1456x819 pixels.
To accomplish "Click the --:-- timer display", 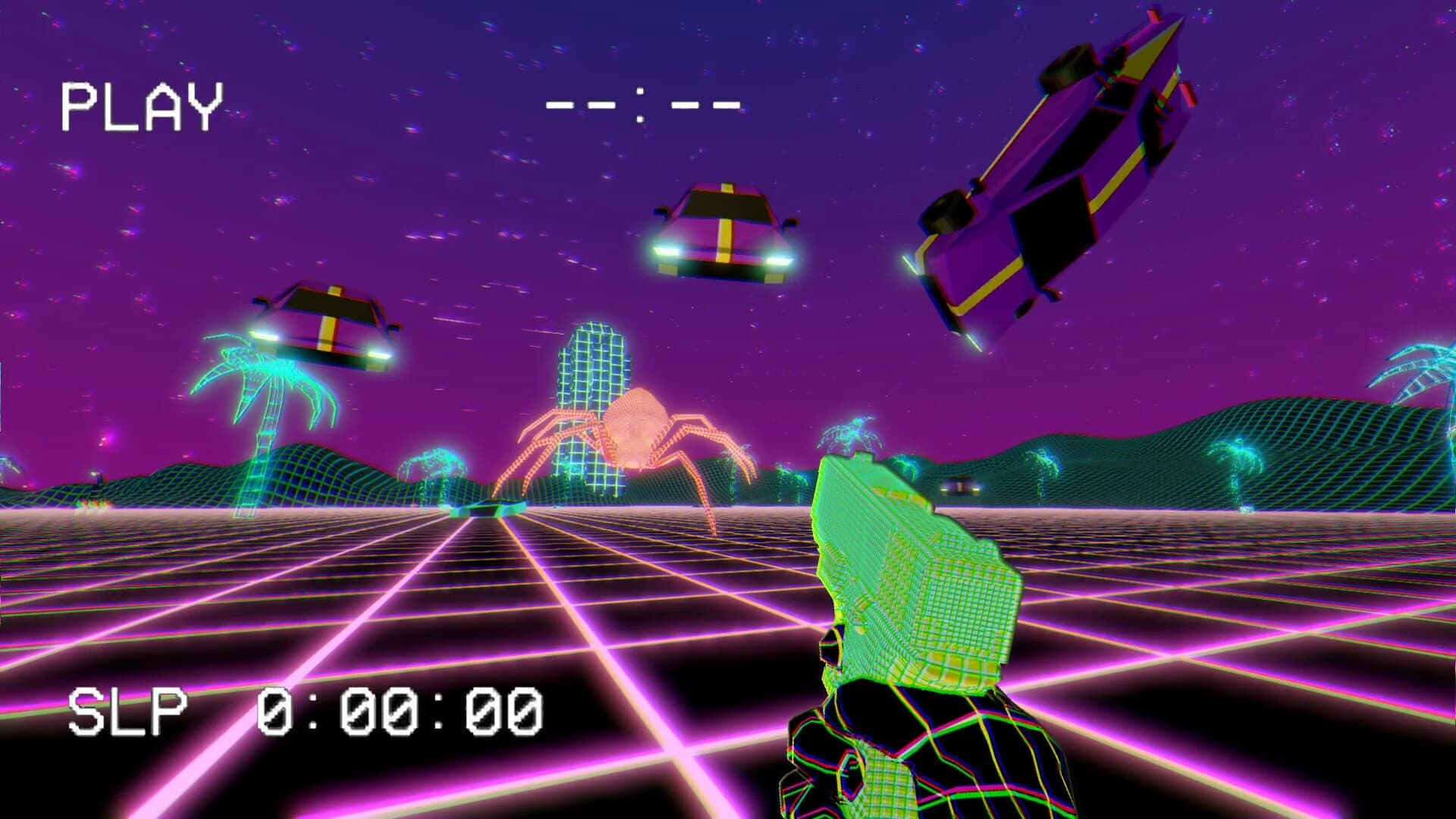I will point(645,106).
